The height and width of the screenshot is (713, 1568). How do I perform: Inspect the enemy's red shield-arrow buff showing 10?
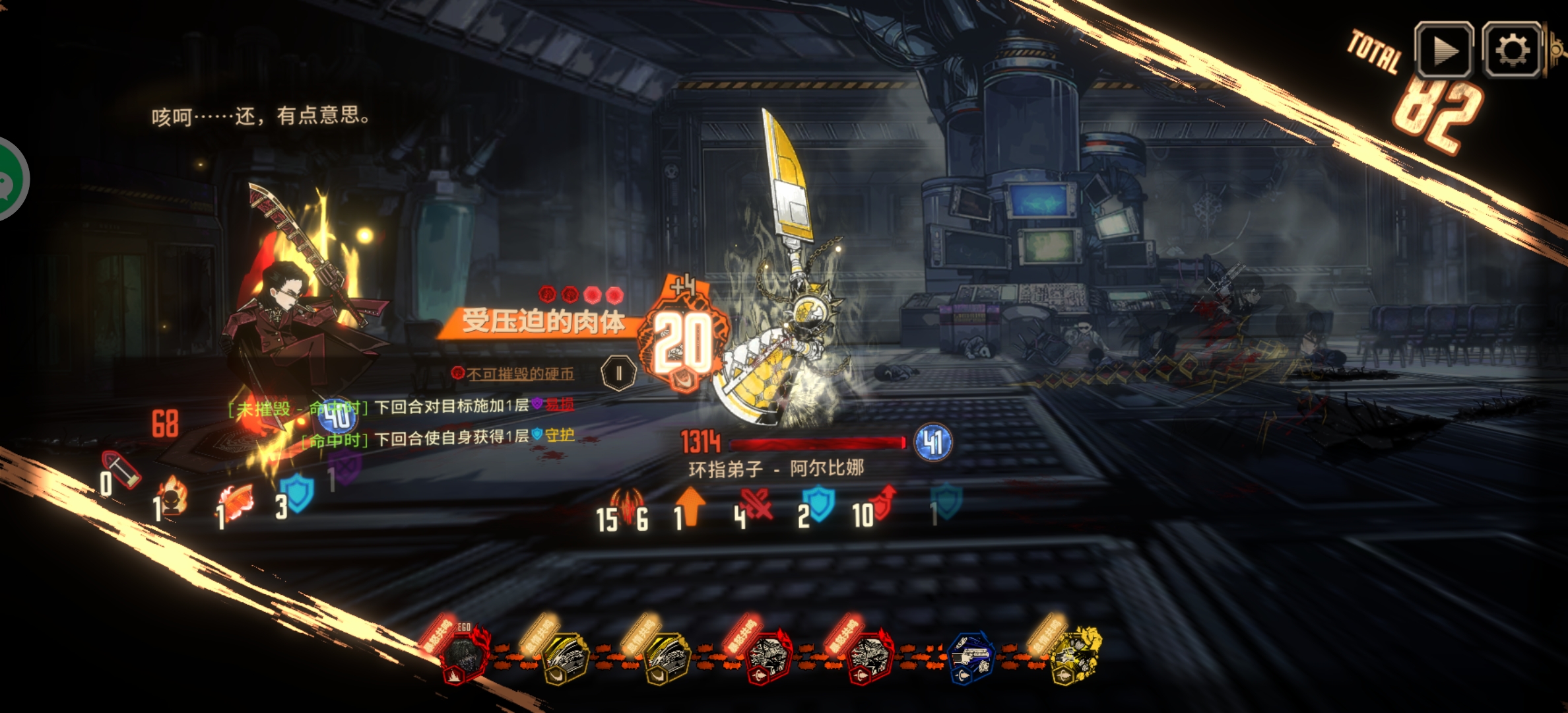[883, 503]
